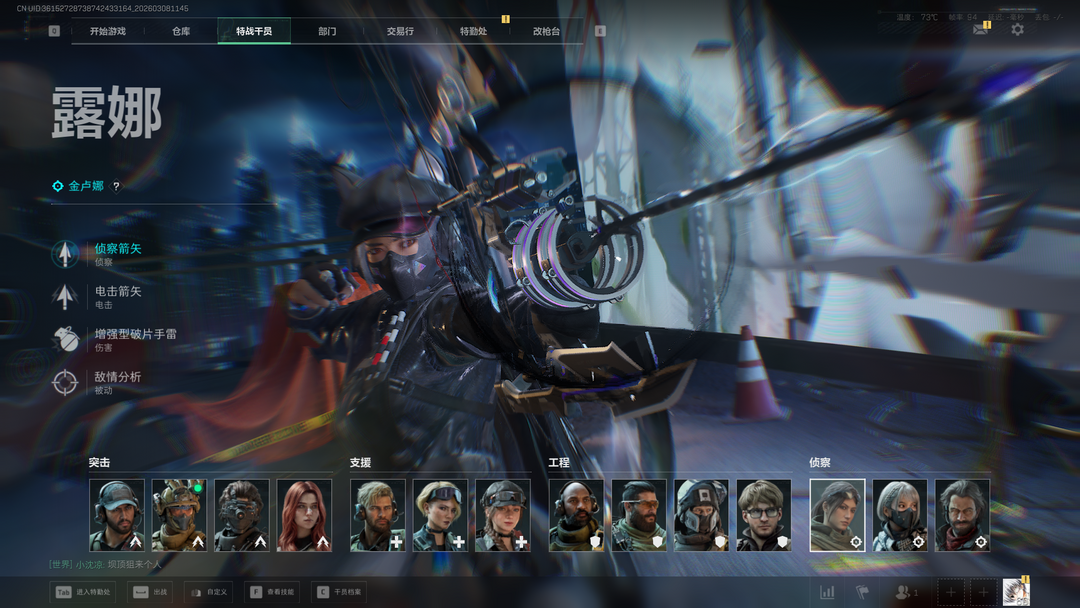The width and height of the screenshot is (1080, 608).
Task: Choose the glasses-wearing engineer operator portrait
Action: tap(764, 515)
